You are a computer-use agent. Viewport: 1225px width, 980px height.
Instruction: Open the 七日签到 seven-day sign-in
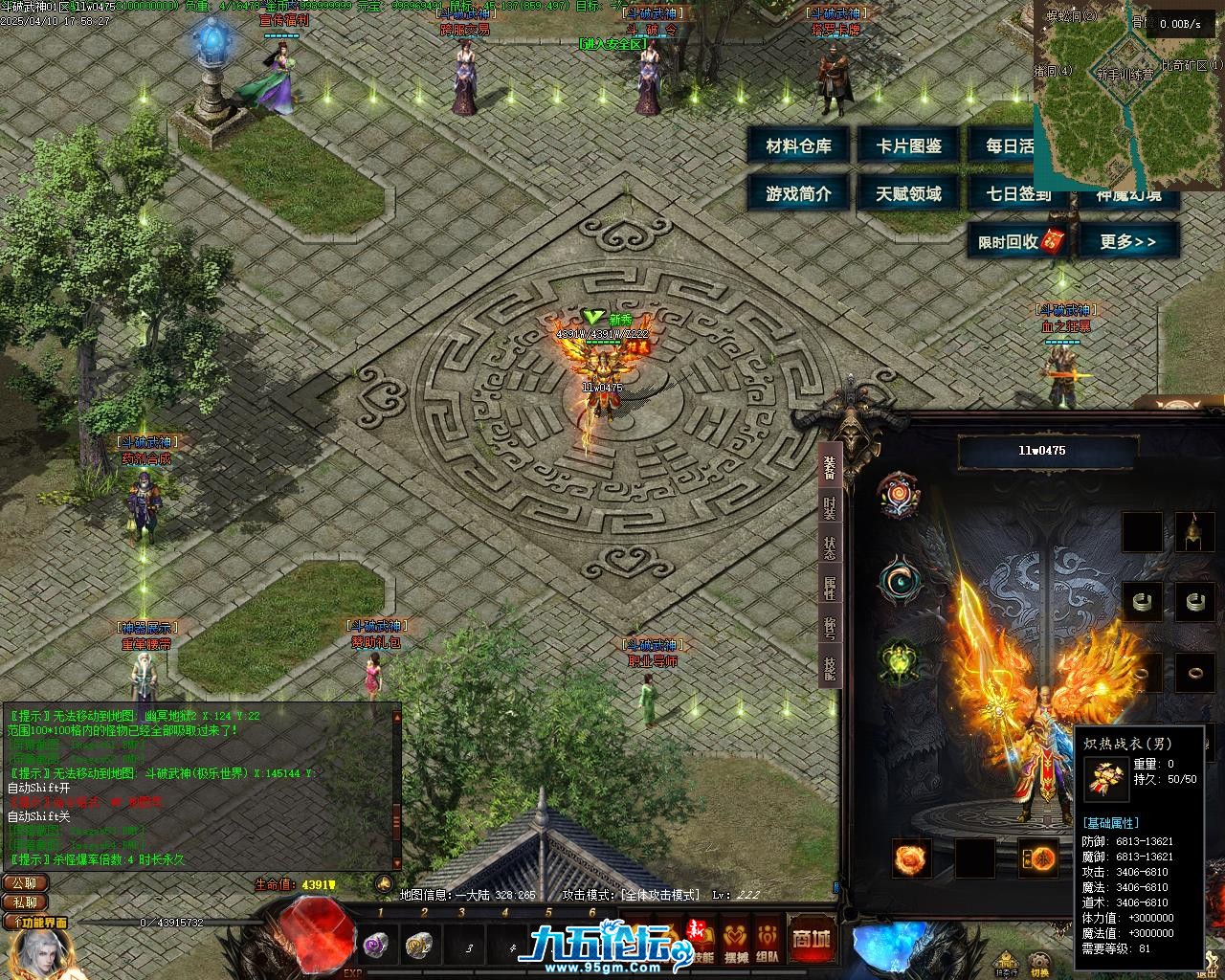coord(1018,193)
